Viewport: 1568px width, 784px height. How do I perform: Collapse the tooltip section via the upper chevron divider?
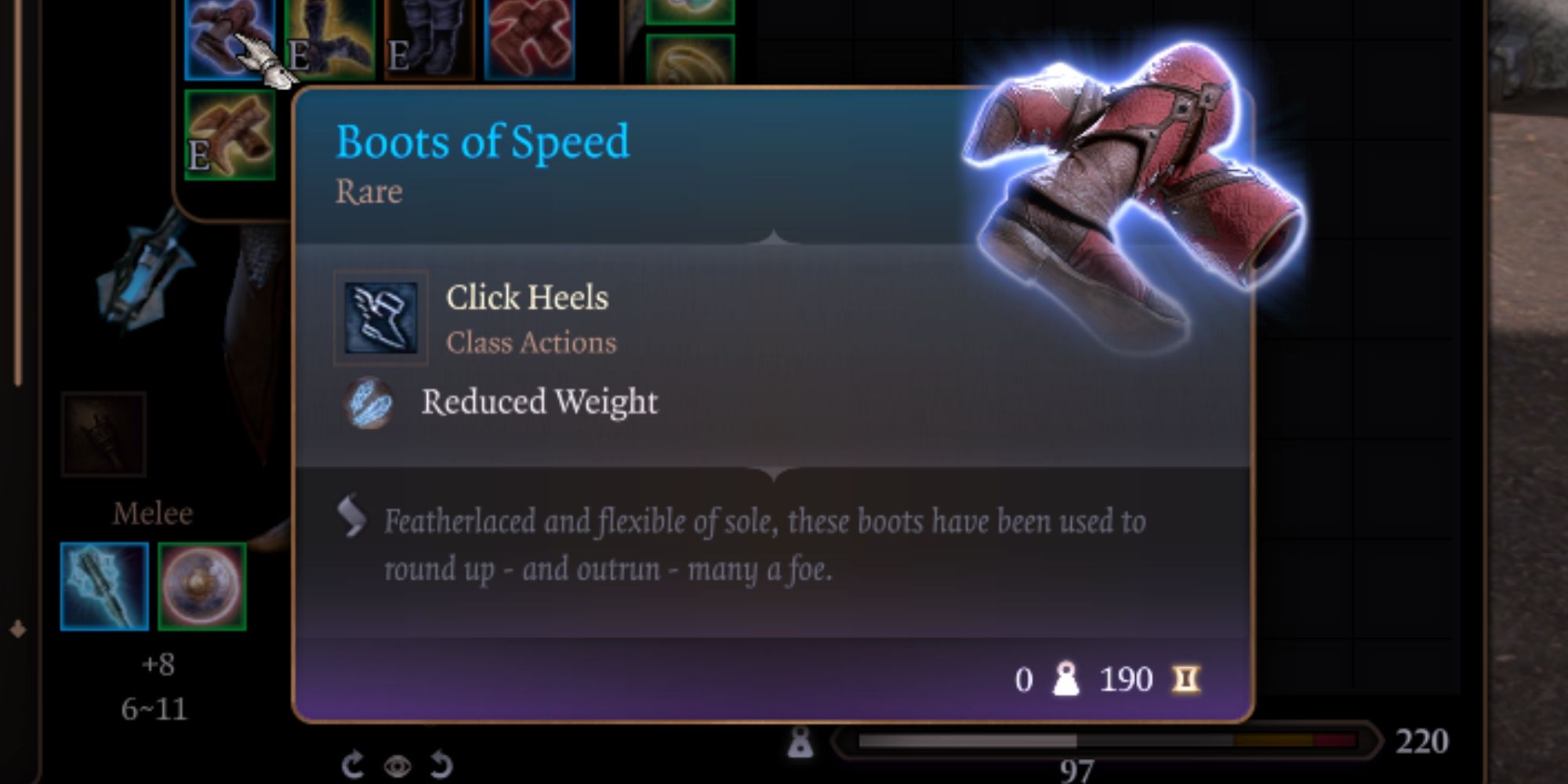pos(772,235)
